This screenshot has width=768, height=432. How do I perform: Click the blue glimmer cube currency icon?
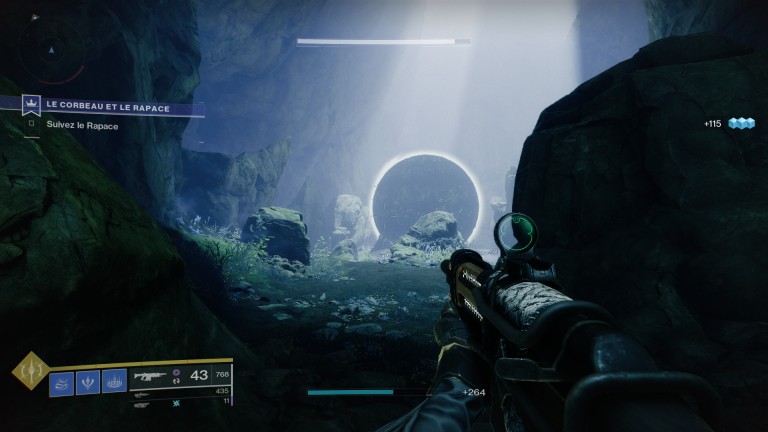[741, 123]
